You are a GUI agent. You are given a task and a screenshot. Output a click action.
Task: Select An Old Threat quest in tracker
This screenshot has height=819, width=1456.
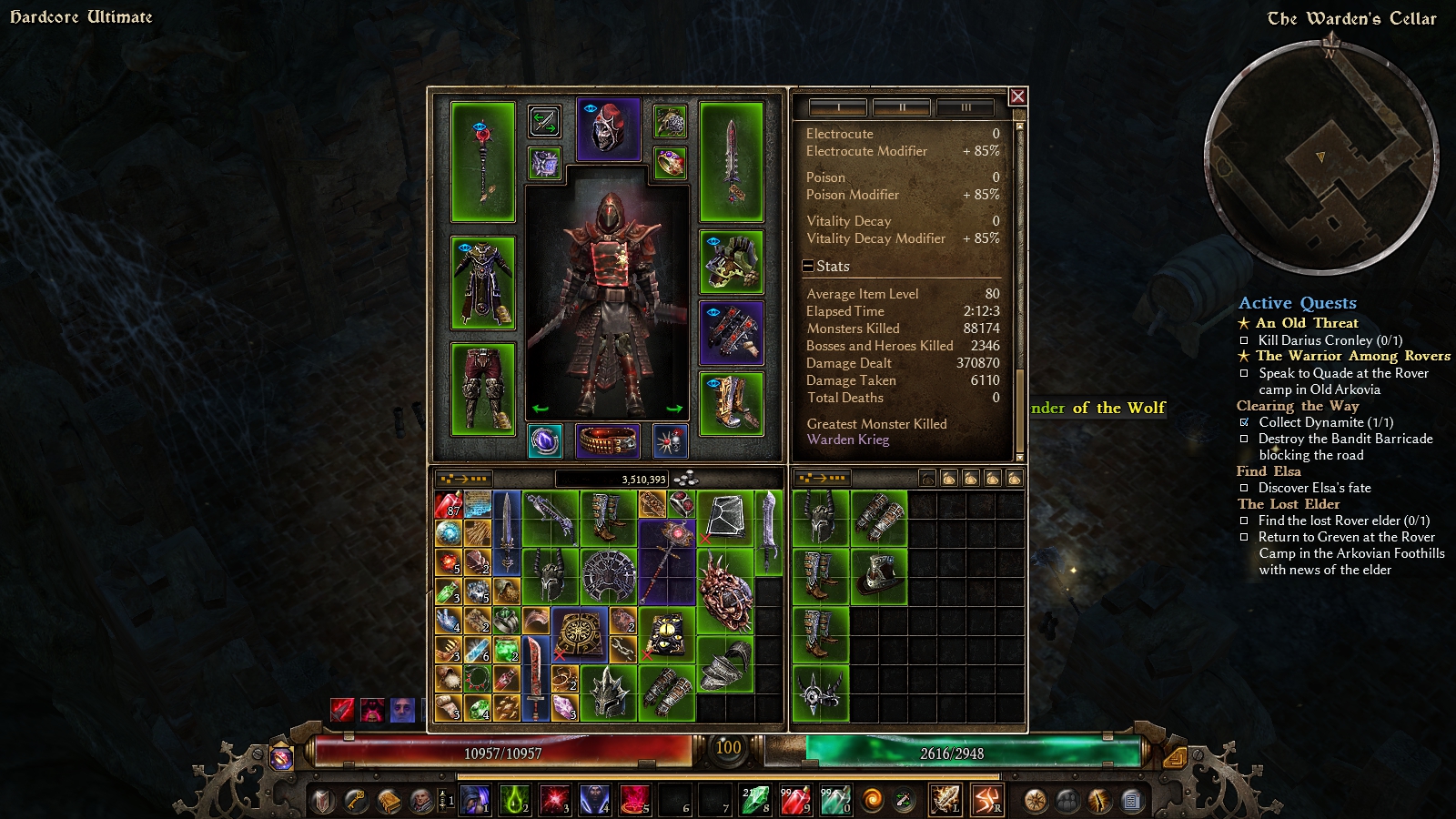click(x=1307, y=323)
